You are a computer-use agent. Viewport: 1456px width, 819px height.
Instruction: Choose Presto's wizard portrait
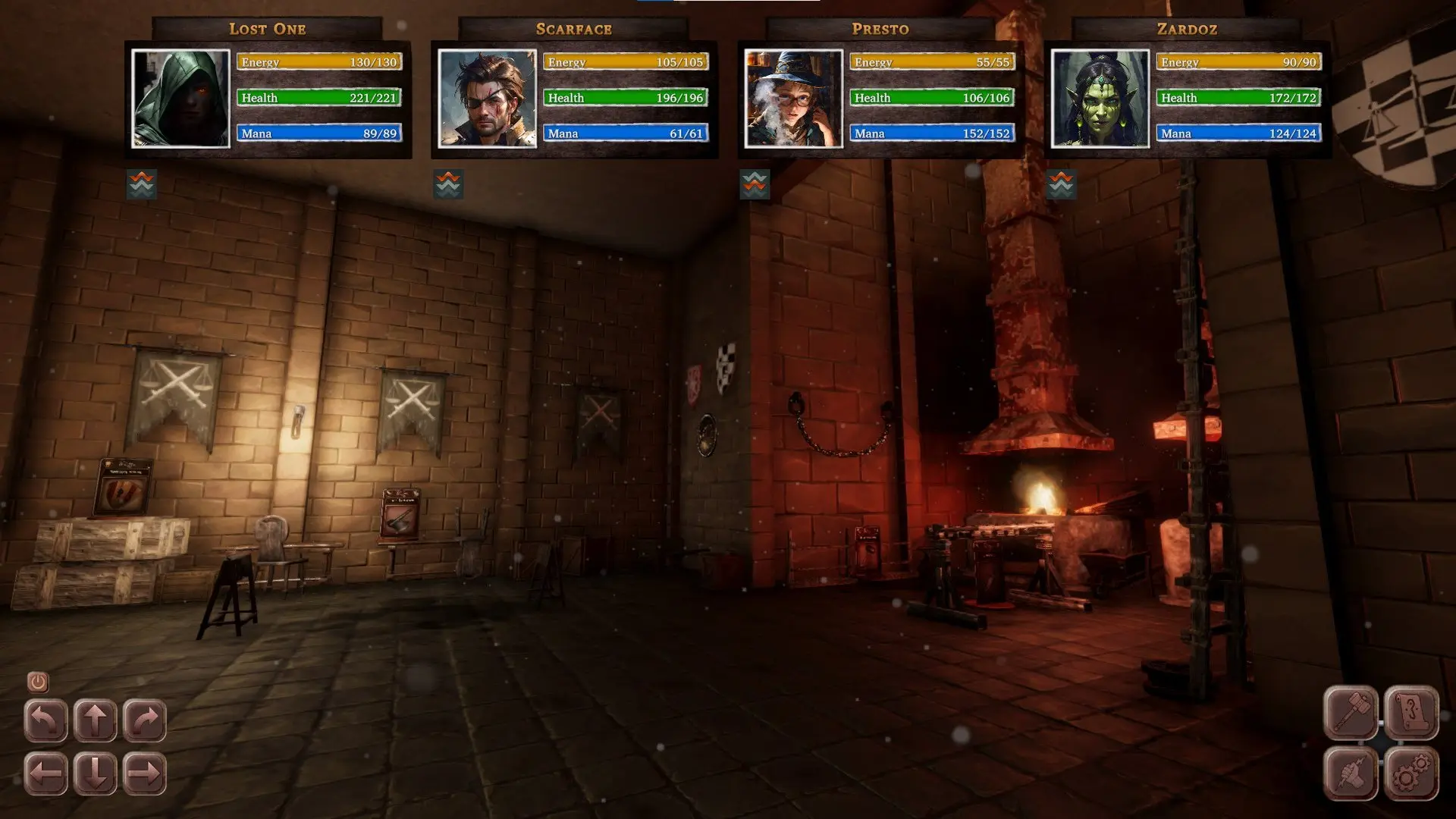[793, 99]
